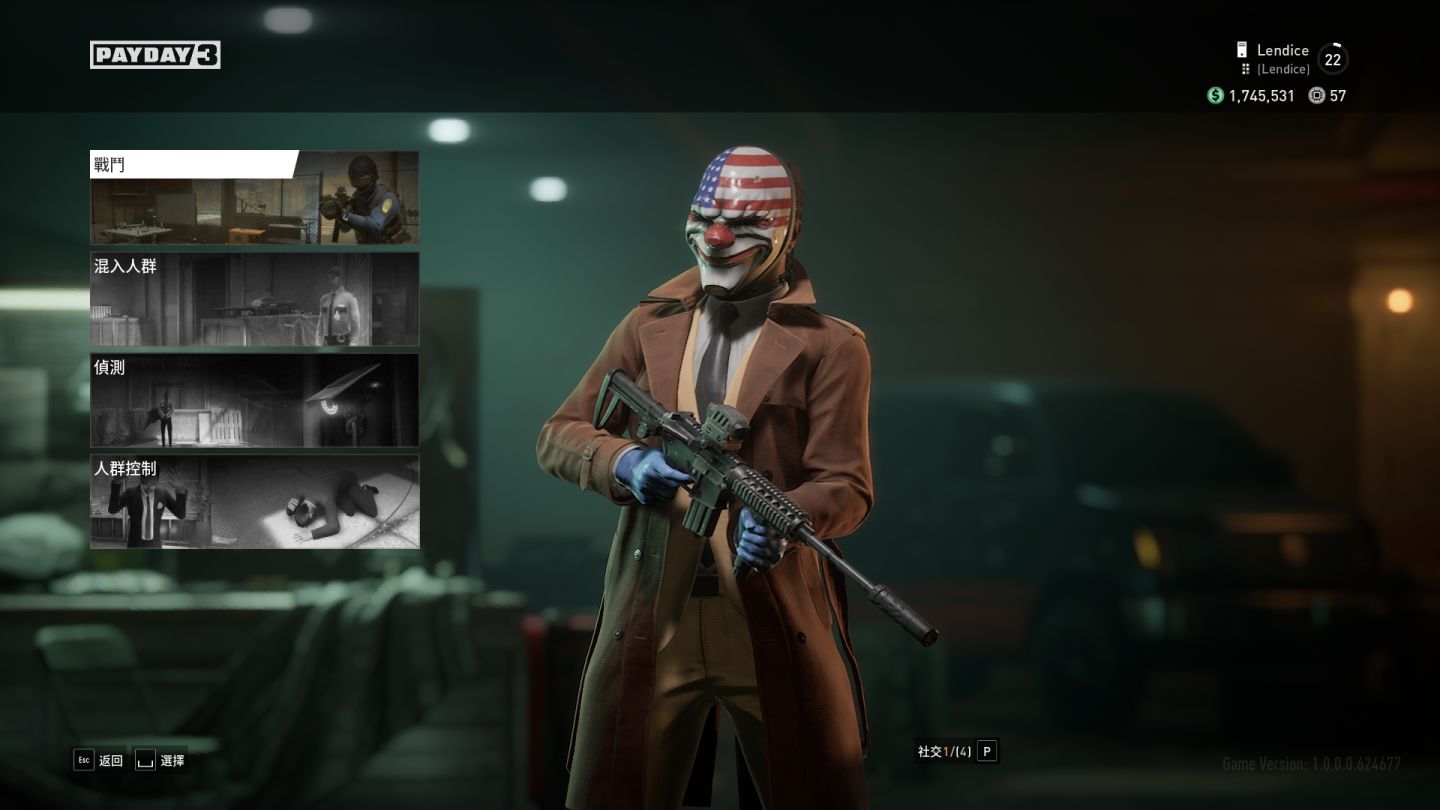The image size is (1440, 810).
Task: Select the 戰鬥 tutorial tile
Action: click(254, 198)
